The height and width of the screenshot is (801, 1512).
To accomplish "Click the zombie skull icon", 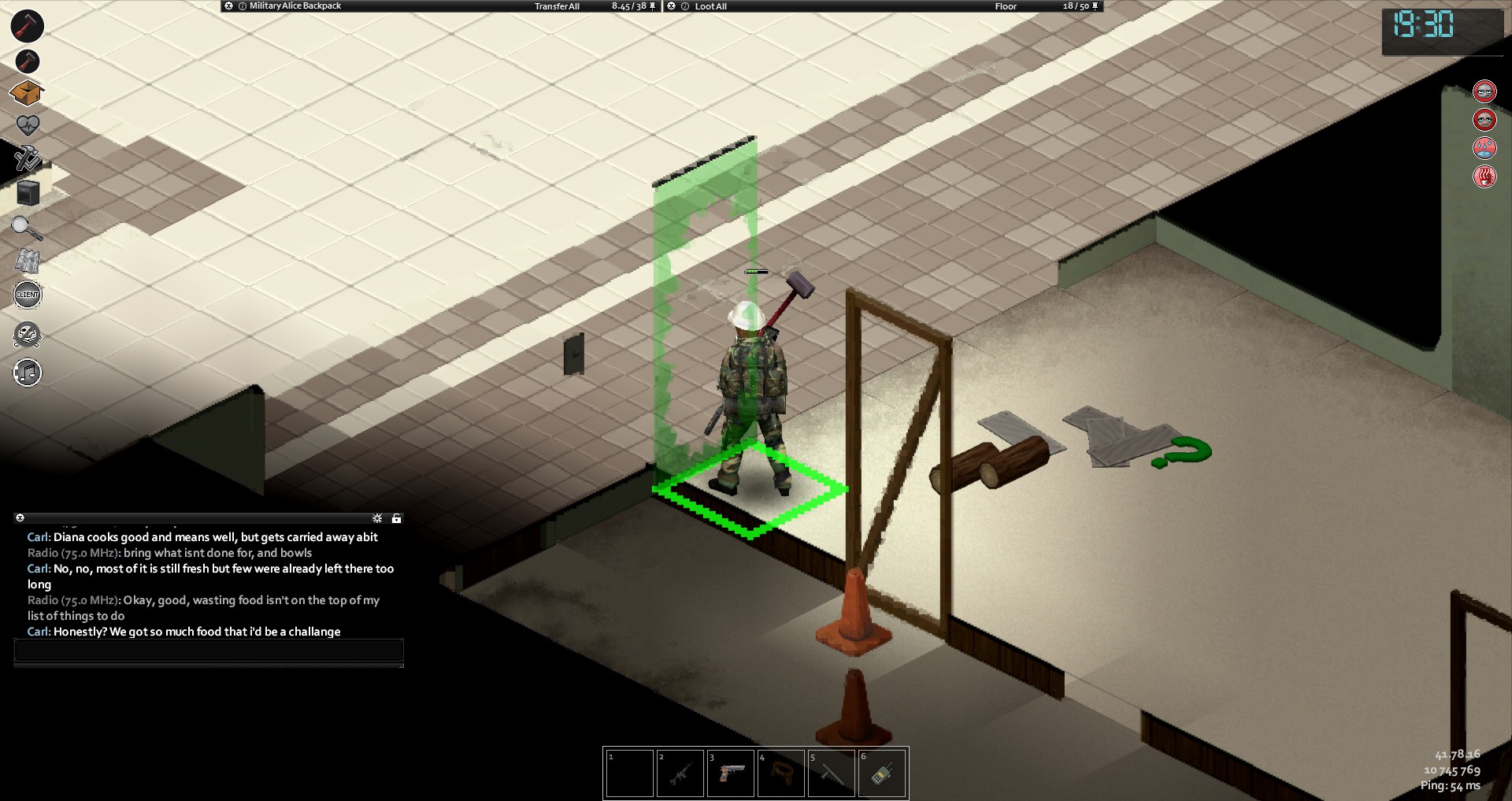I will click(28, 335).
